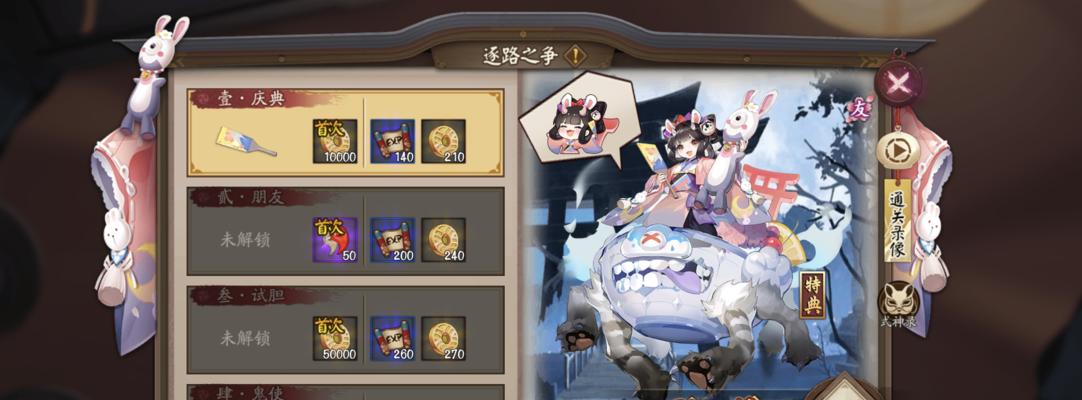Close the 逐路之争 panel
1082x400 pixels.
tap(898, 83)
